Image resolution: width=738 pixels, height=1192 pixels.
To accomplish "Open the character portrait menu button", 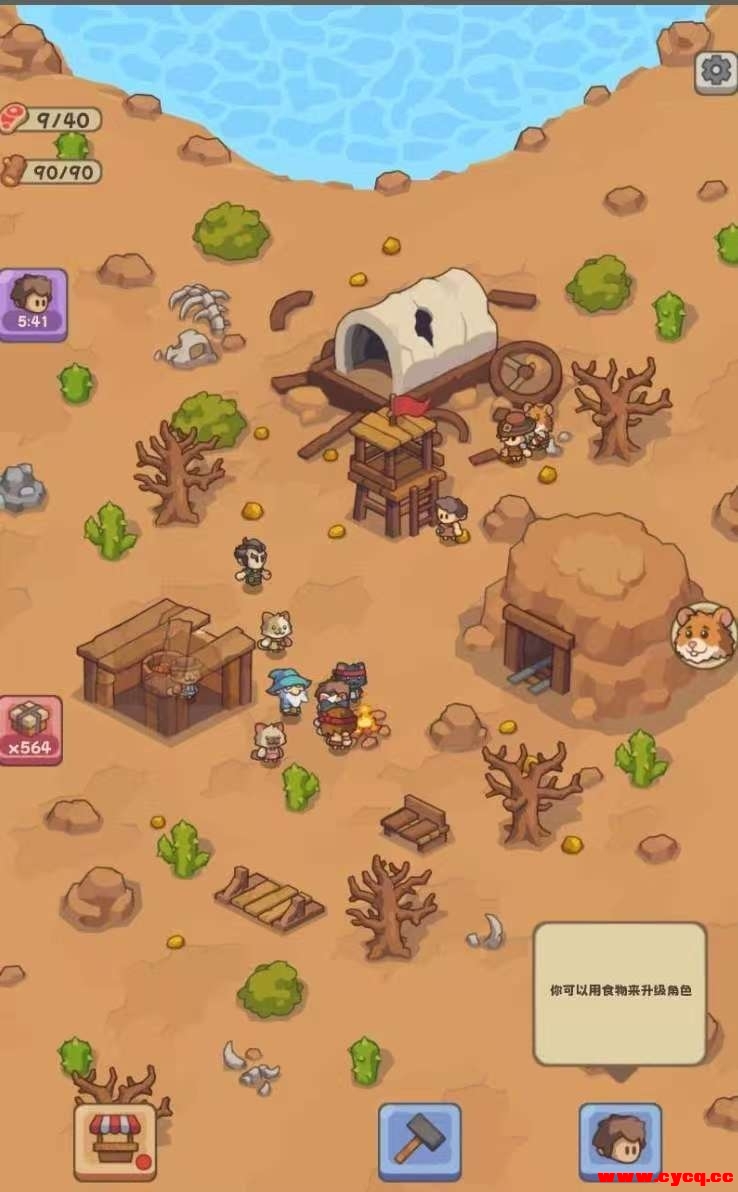I will [x=620, y=1141].
